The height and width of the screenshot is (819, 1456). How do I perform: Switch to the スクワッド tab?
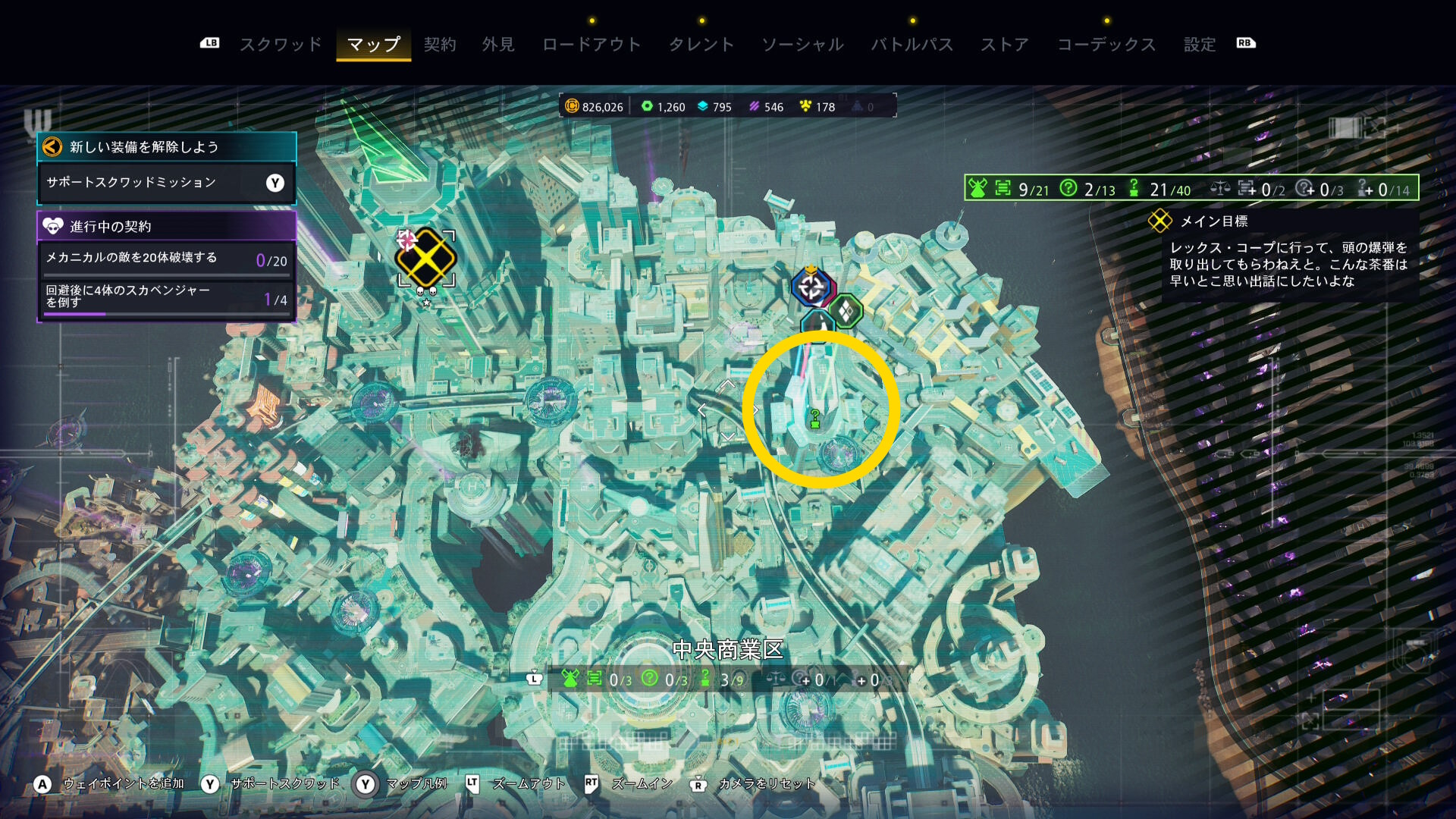coord(281,44)
